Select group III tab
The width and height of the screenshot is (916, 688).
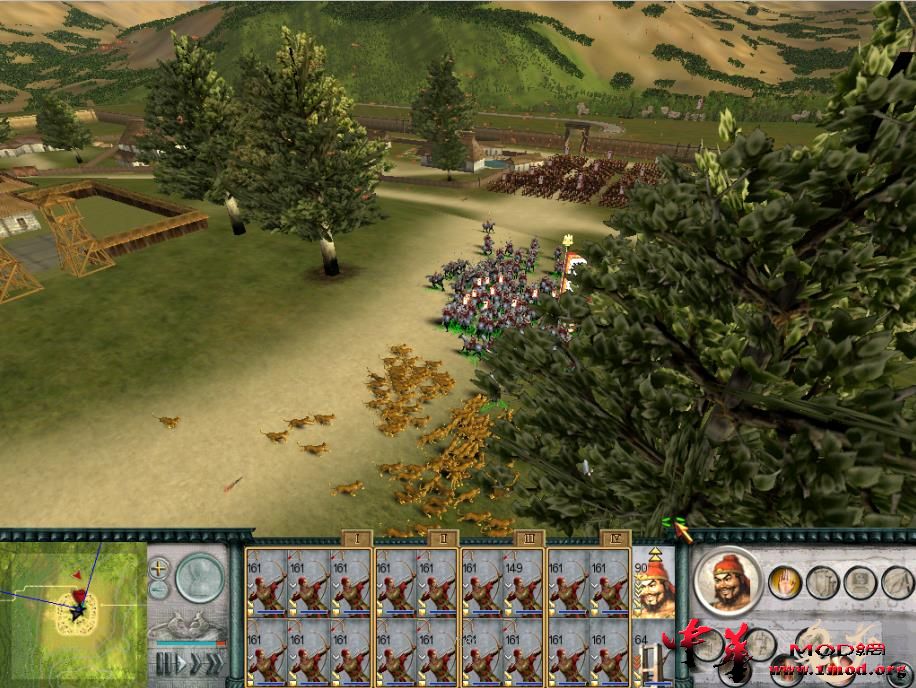[529, 538]
